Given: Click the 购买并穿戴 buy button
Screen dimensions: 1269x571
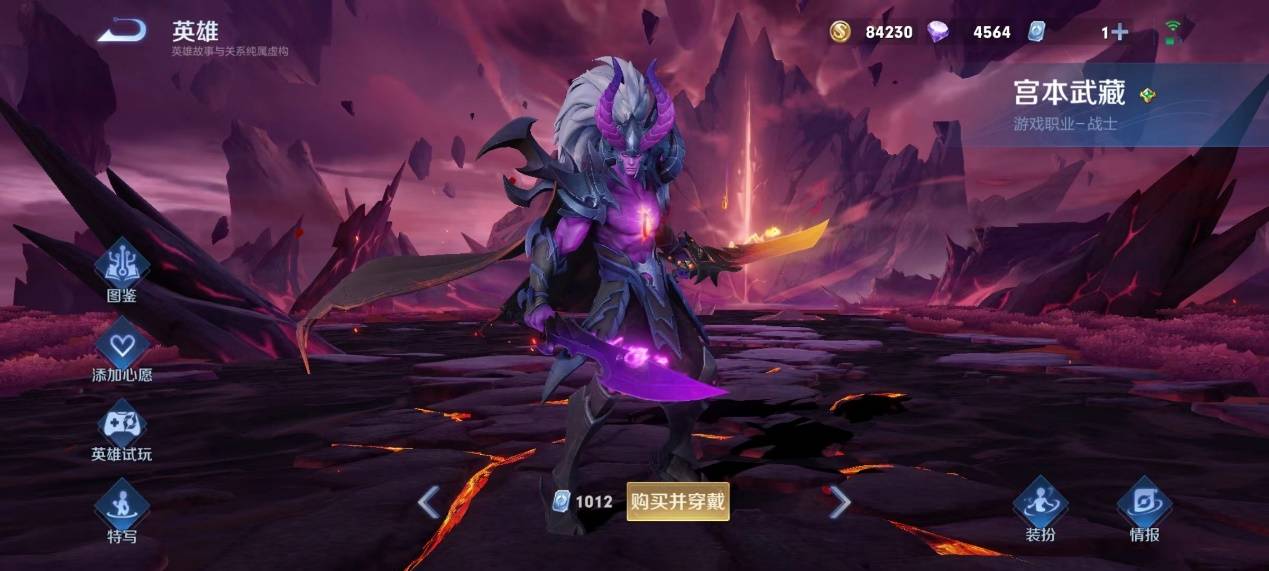Looking at the screenshot, I should coord(678,501).
